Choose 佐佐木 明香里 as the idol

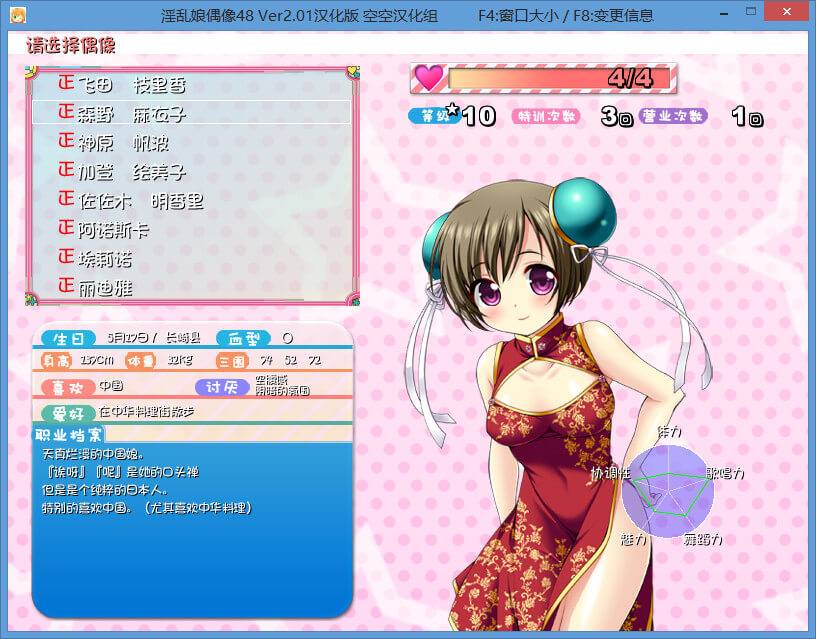point(140,201)
